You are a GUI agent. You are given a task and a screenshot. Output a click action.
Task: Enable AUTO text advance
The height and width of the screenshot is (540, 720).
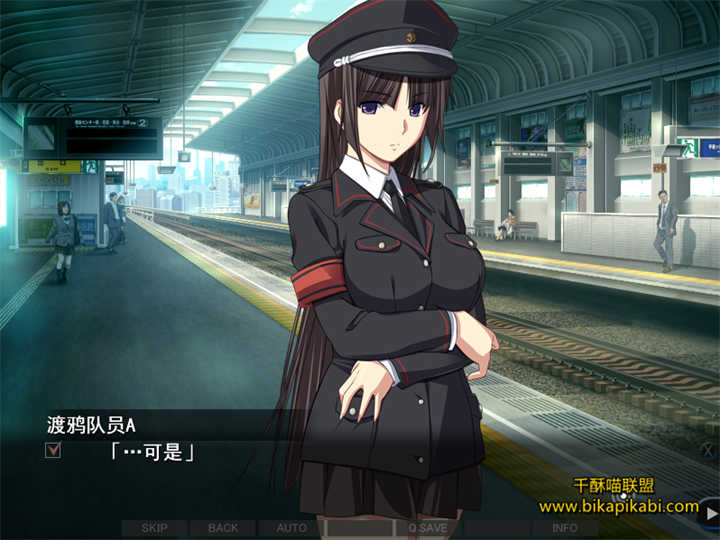point(291,528)
